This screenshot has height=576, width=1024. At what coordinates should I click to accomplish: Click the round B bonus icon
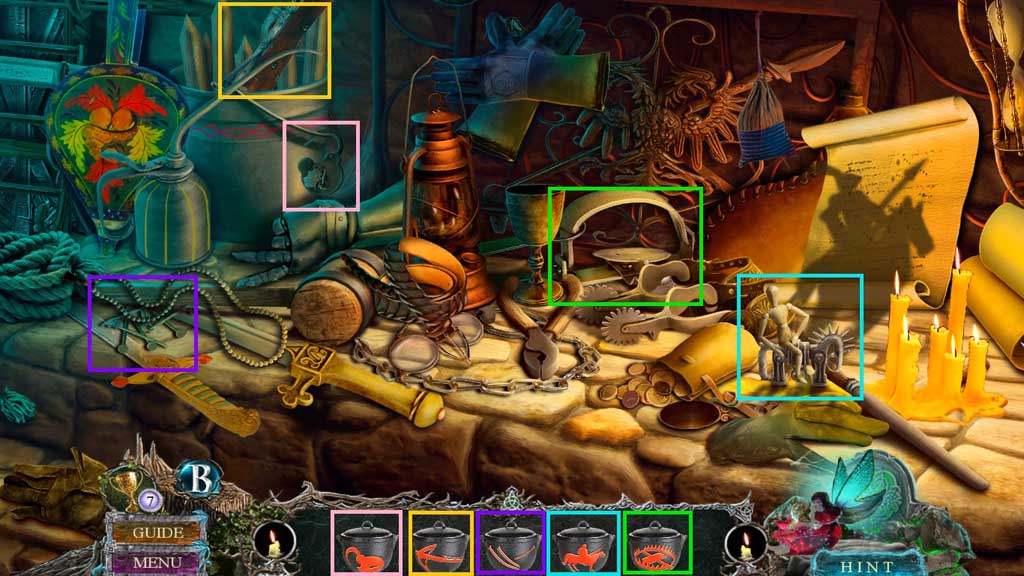198,479
